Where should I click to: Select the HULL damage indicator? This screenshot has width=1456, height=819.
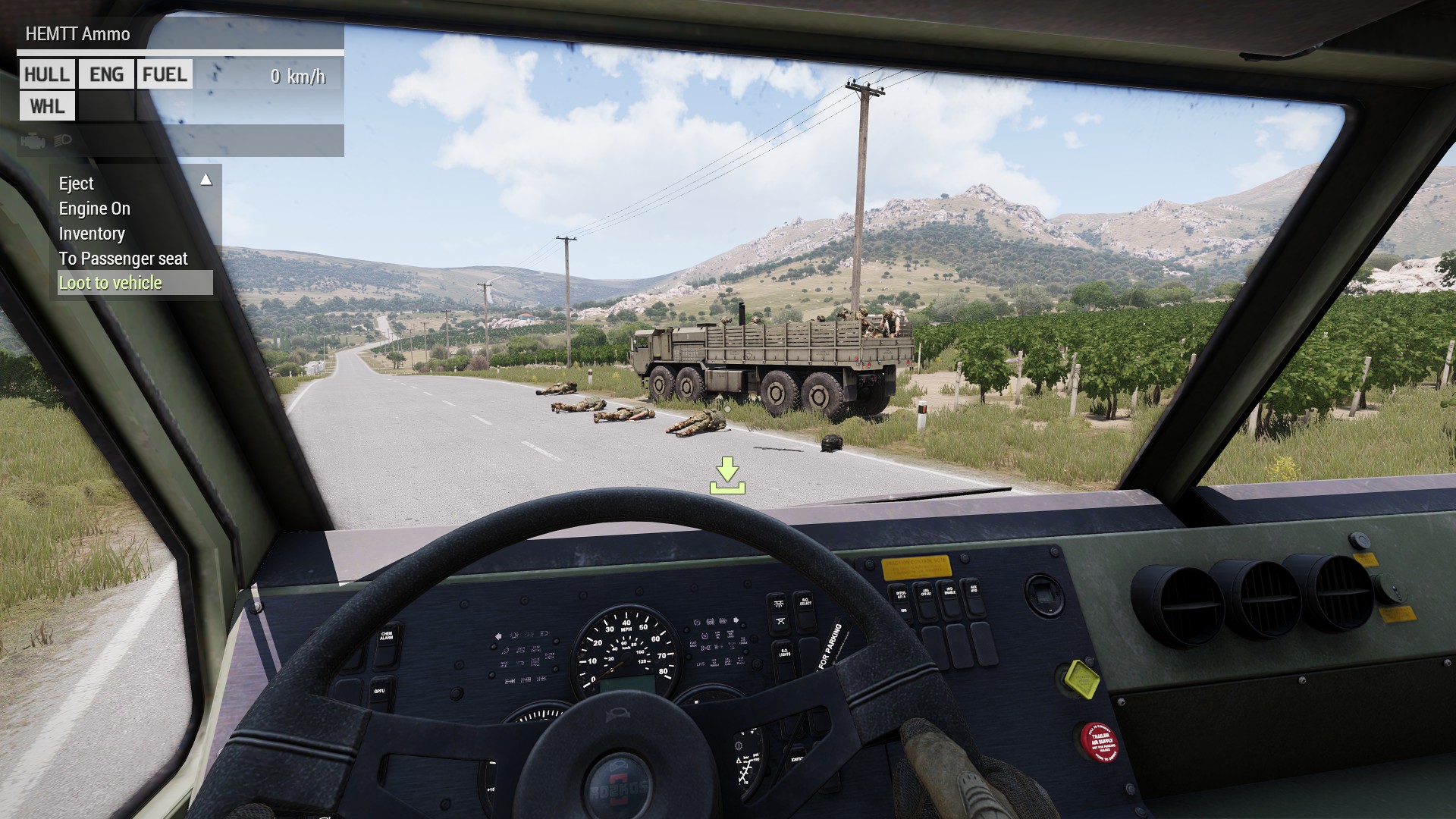46,74
